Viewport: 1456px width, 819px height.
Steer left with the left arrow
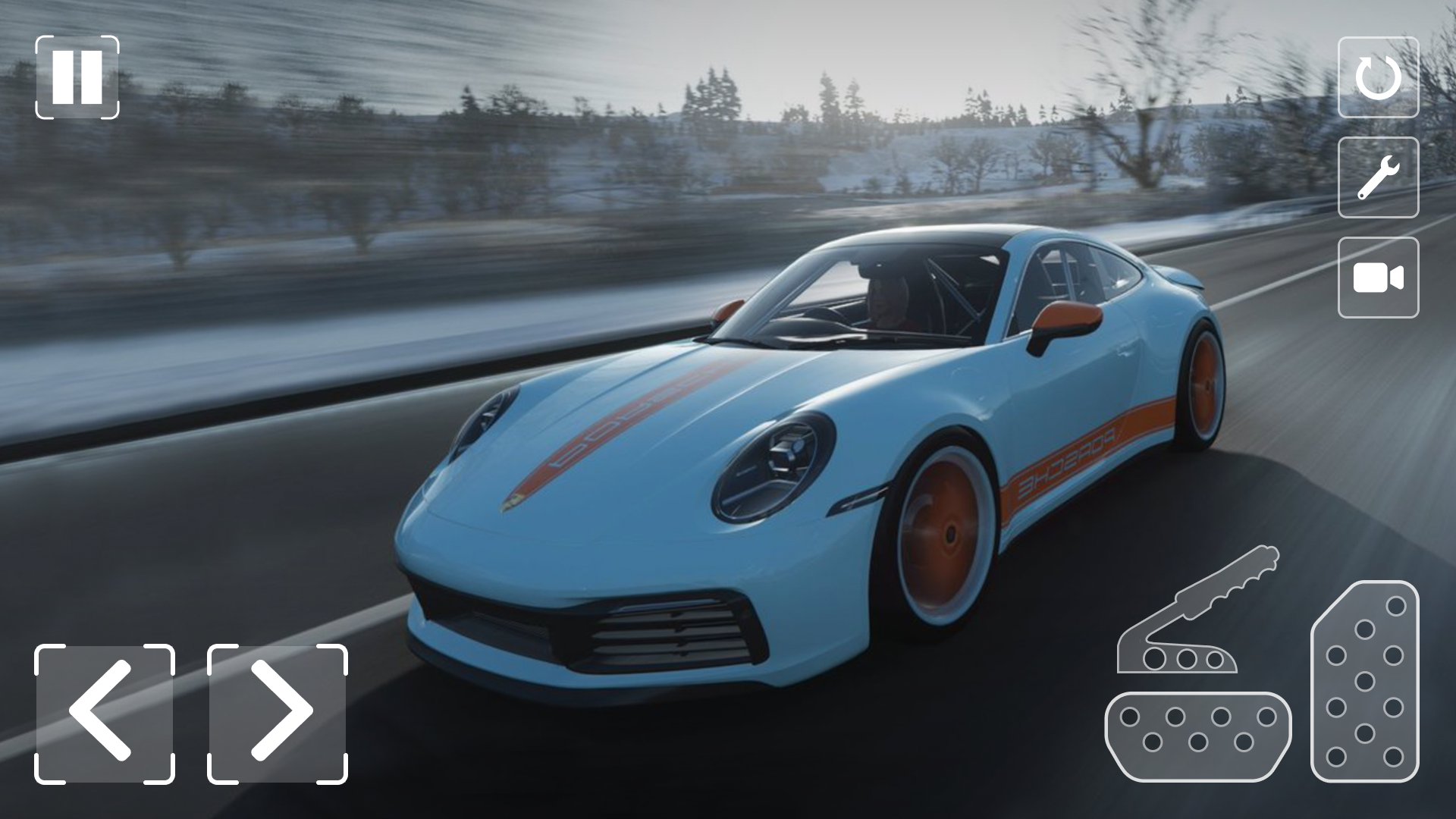(x=104, y=714)
